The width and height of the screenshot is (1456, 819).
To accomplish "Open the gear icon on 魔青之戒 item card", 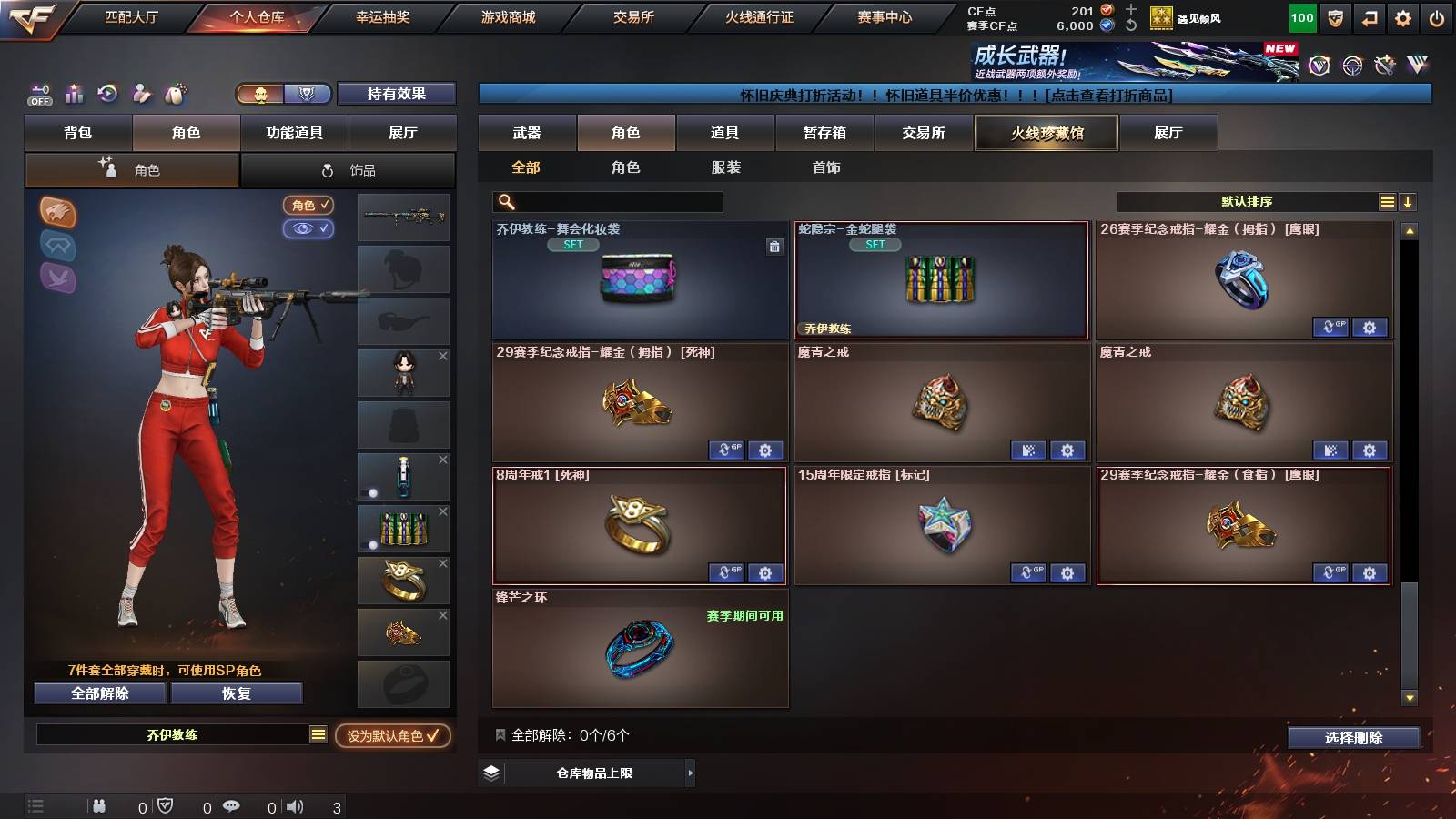I will 1067,450.
